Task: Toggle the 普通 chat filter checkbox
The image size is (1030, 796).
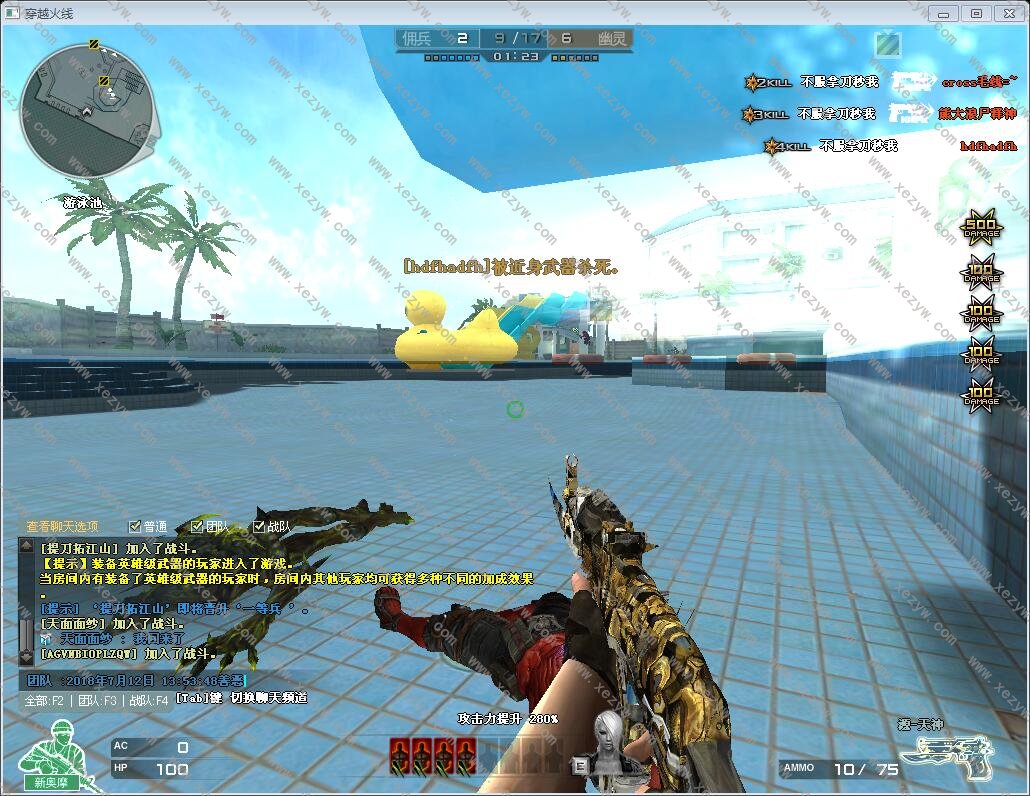Action: point(135,526)
